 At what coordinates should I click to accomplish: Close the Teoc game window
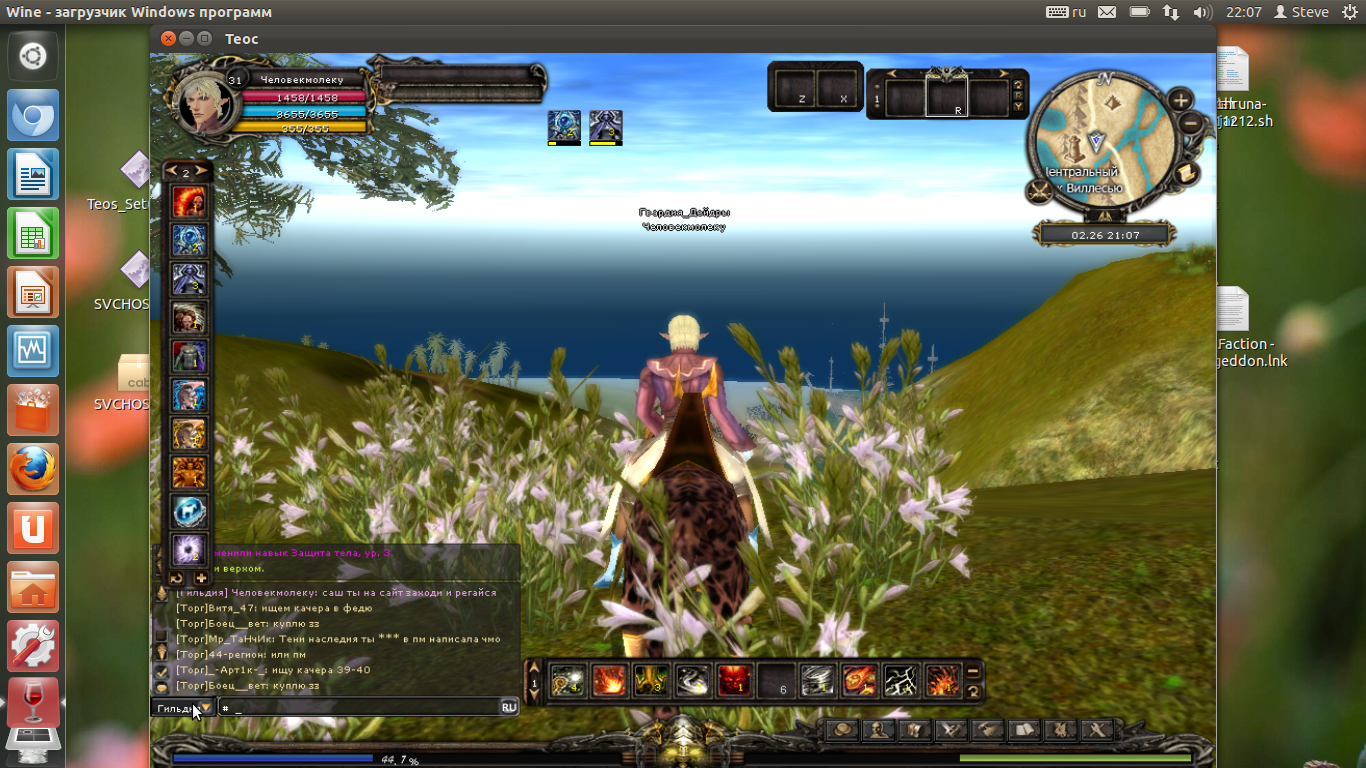pyautogui.click(x=167, y=38)
